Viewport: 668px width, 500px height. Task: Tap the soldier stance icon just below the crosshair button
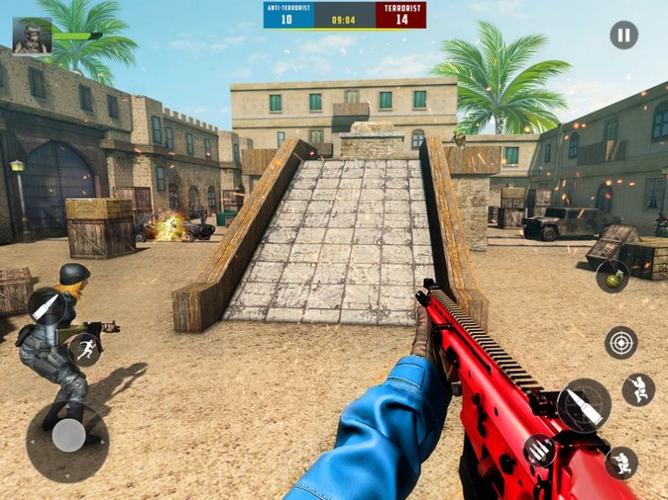tap(638, 389)
